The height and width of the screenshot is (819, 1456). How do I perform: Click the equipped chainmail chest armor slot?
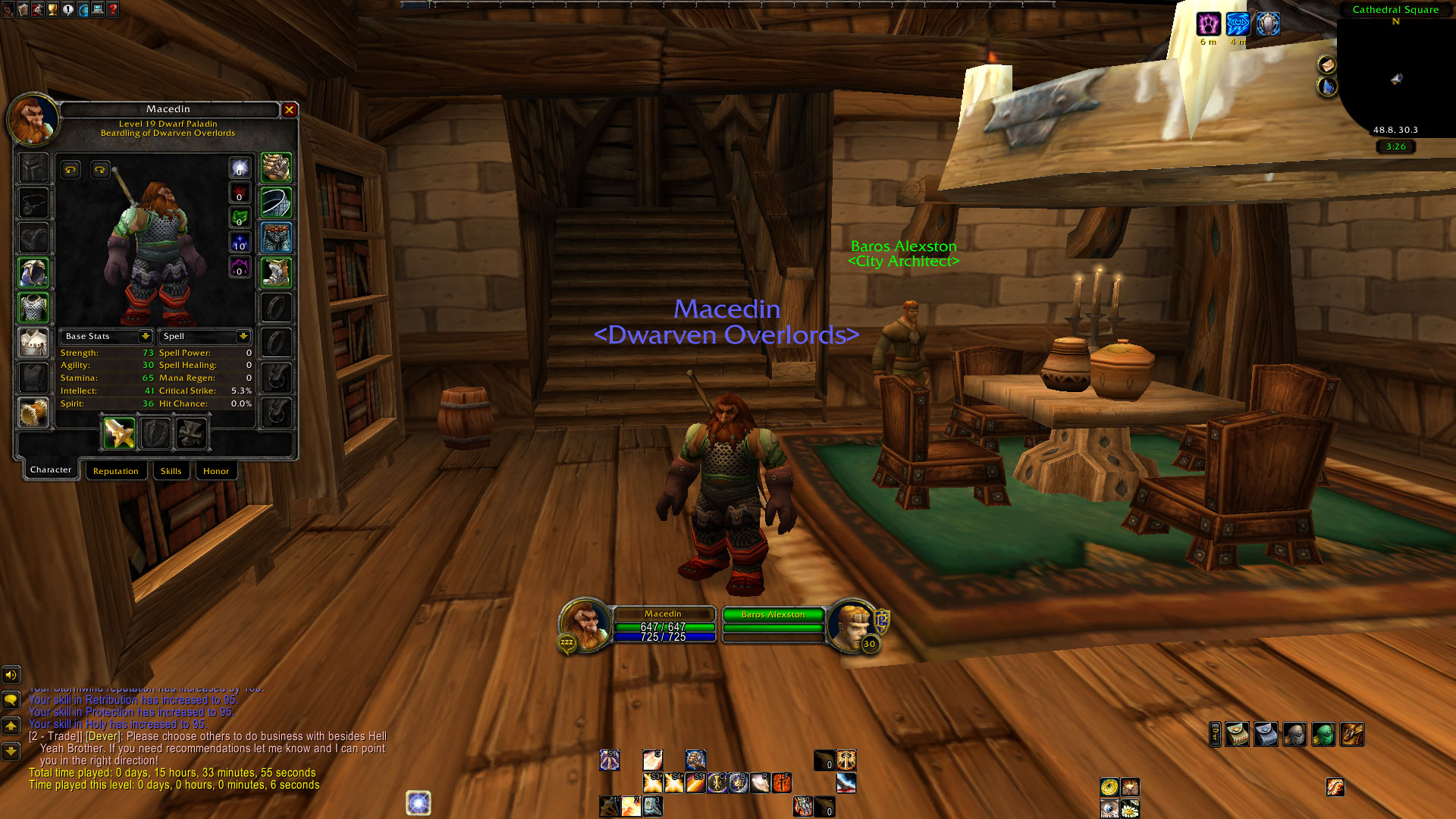point(33,308)
